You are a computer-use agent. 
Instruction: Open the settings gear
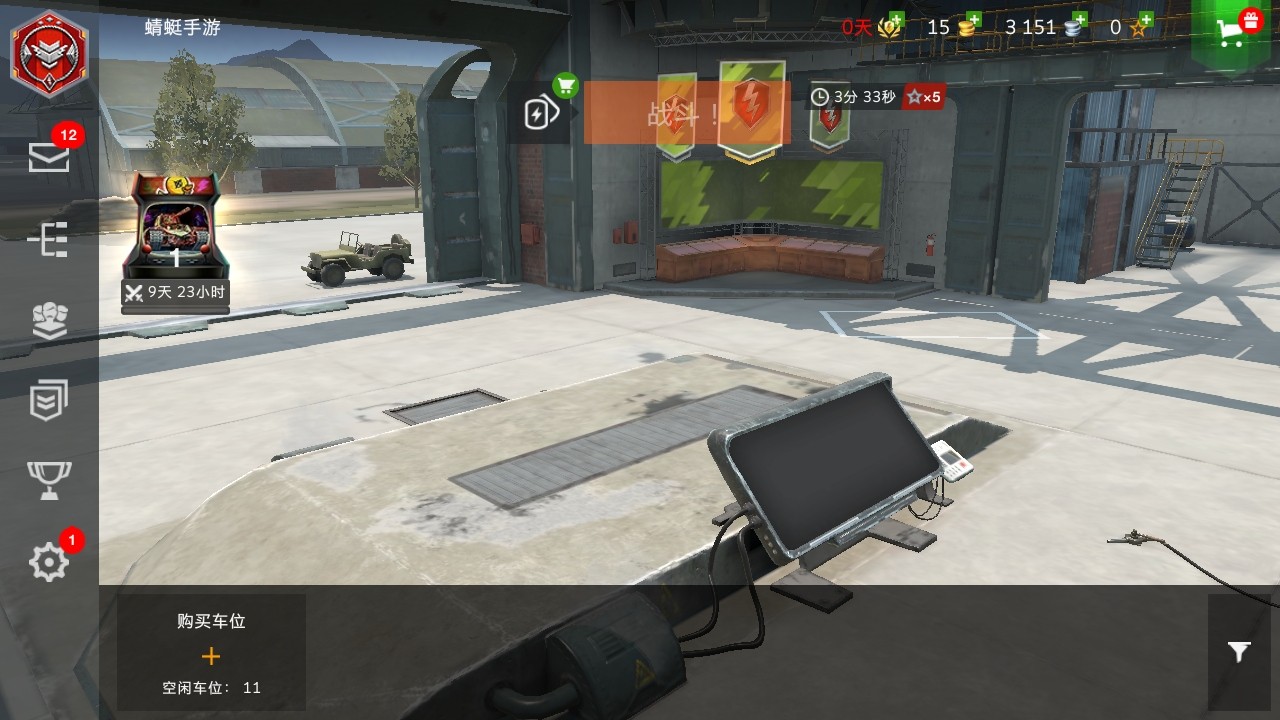49,563
